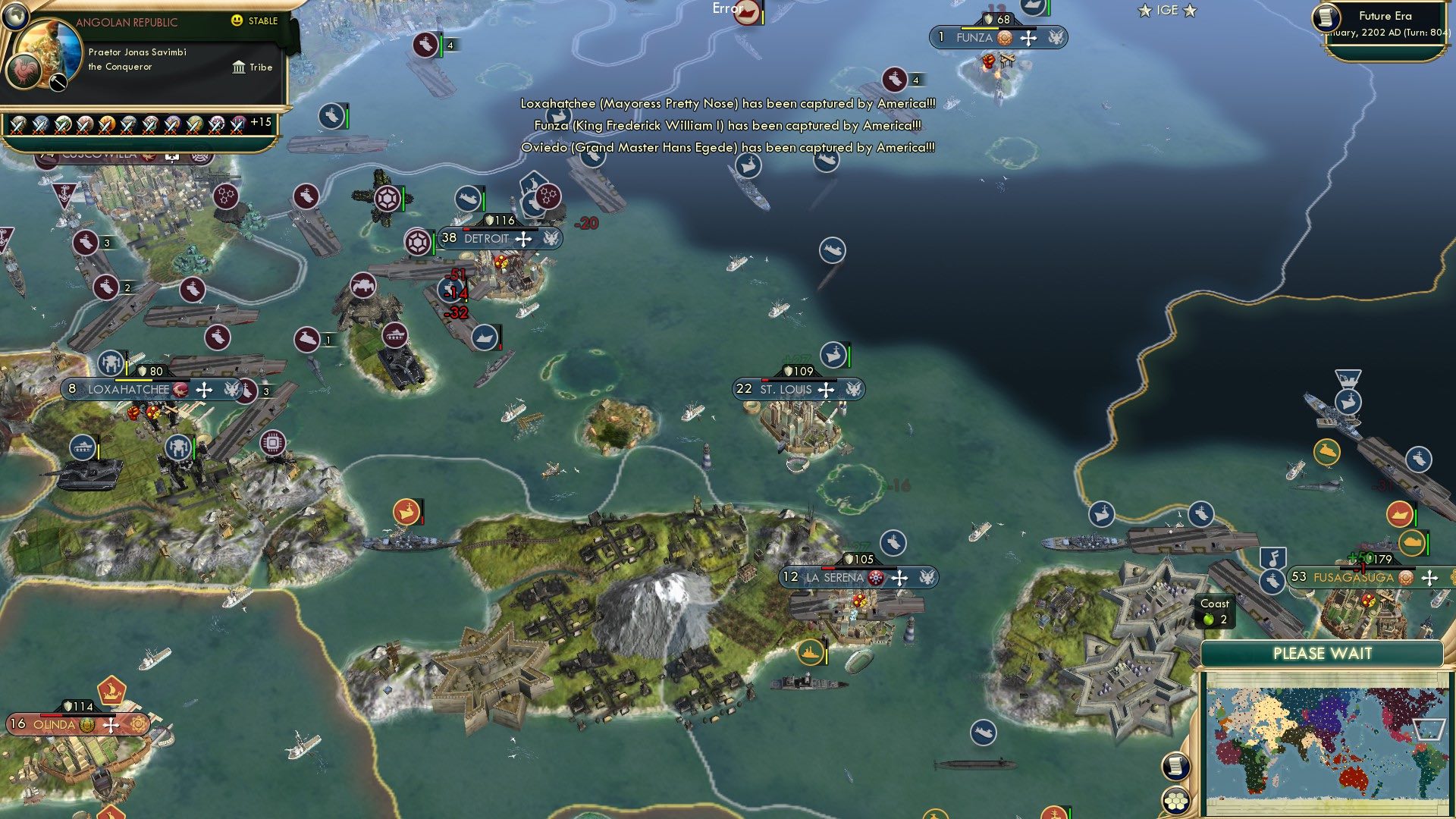1456x819 pixels.
Task: Toggle the puppet icon on La Serena's banner
Action: (x=877, y=576)
